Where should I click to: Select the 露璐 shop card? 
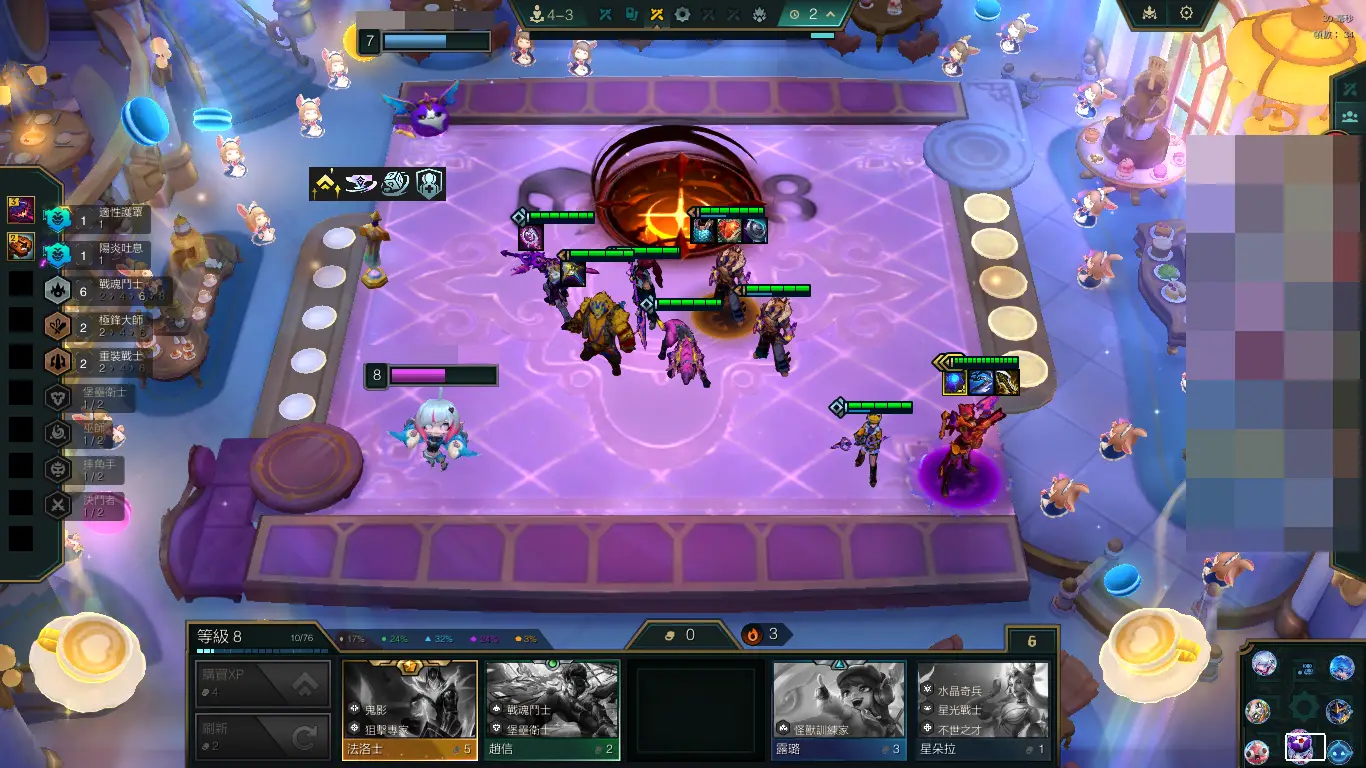[838, 709]
